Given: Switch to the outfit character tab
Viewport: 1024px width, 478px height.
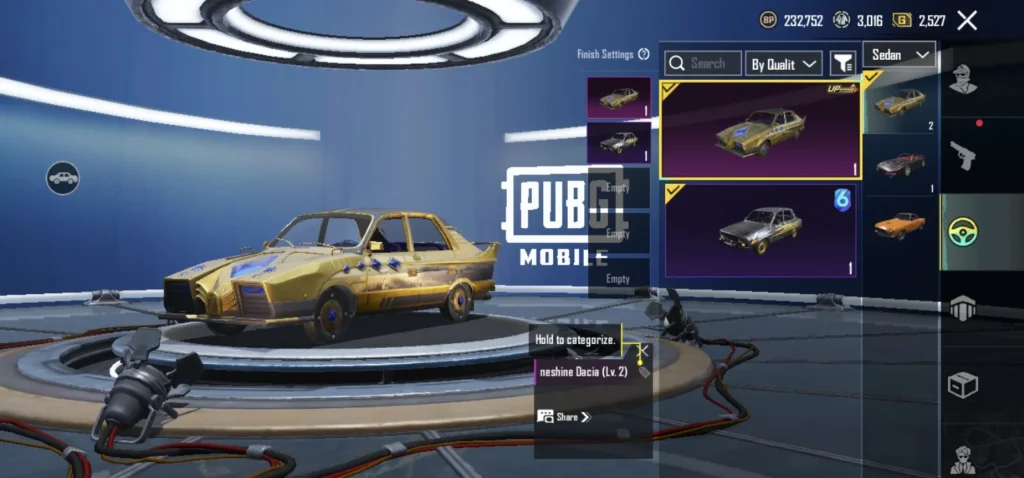Looking at the screenshot, I should tap(963, 78).
